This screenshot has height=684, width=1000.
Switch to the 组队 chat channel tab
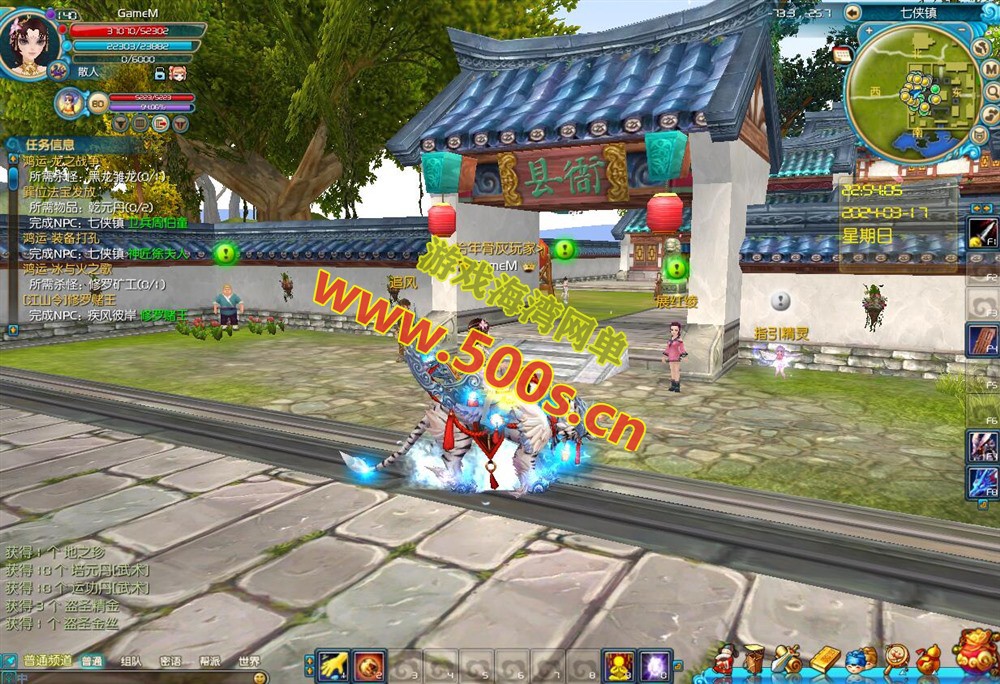(130, 661)
